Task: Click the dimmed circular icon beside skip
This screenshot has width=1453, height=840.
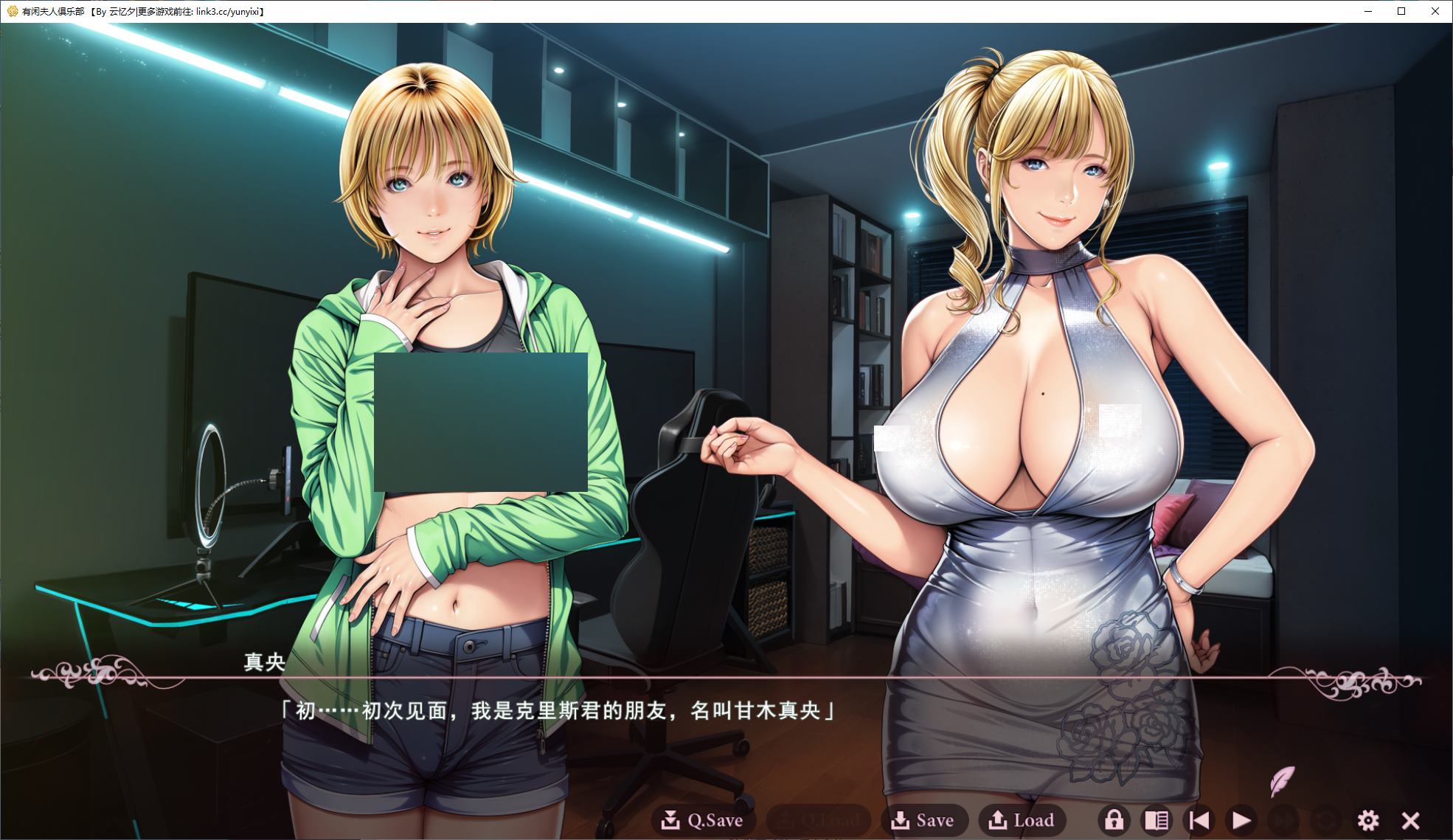Action: click(1325, 819)
